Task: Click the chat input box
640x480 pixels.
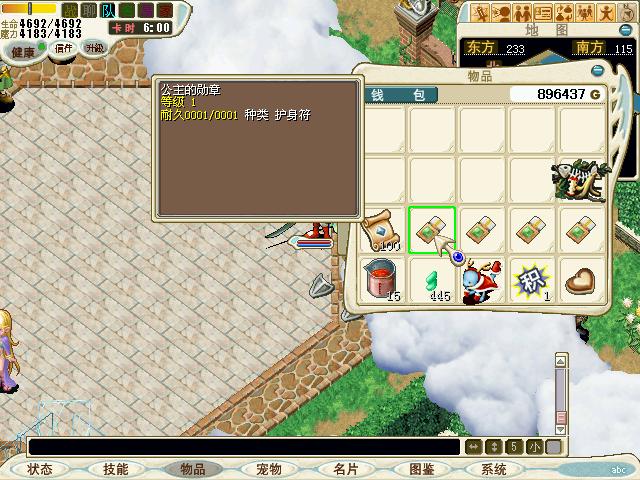Action: 240,446
